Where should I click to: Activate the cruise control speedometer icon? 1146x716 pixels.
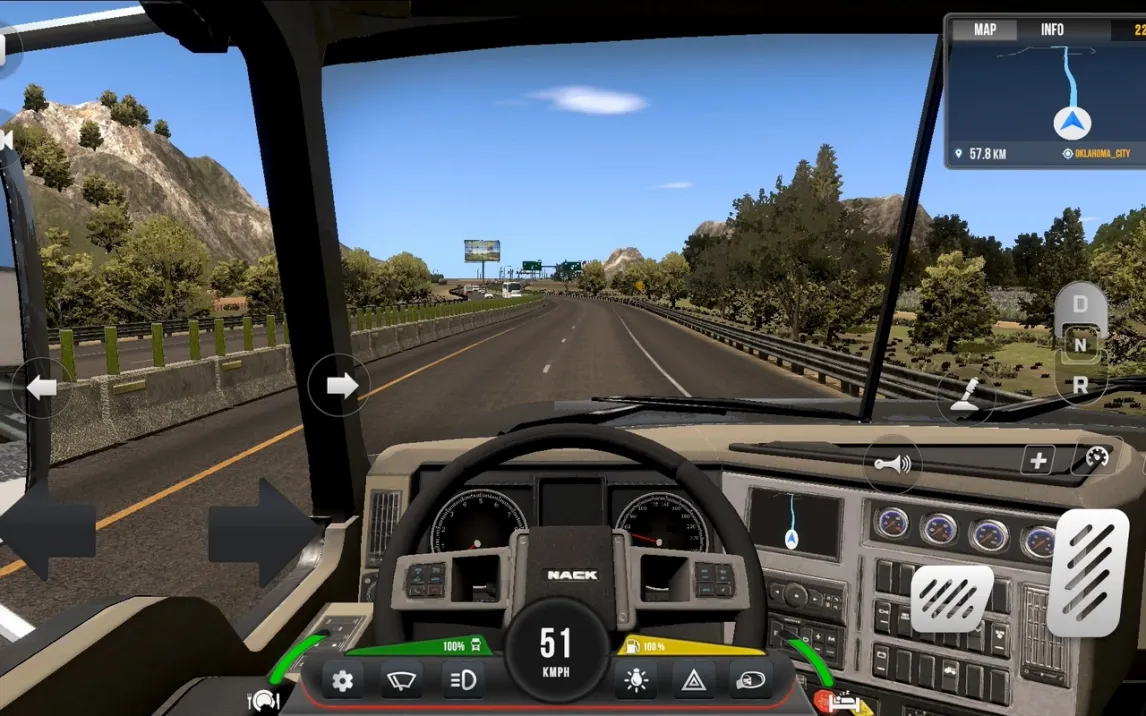pos(1095,460)
